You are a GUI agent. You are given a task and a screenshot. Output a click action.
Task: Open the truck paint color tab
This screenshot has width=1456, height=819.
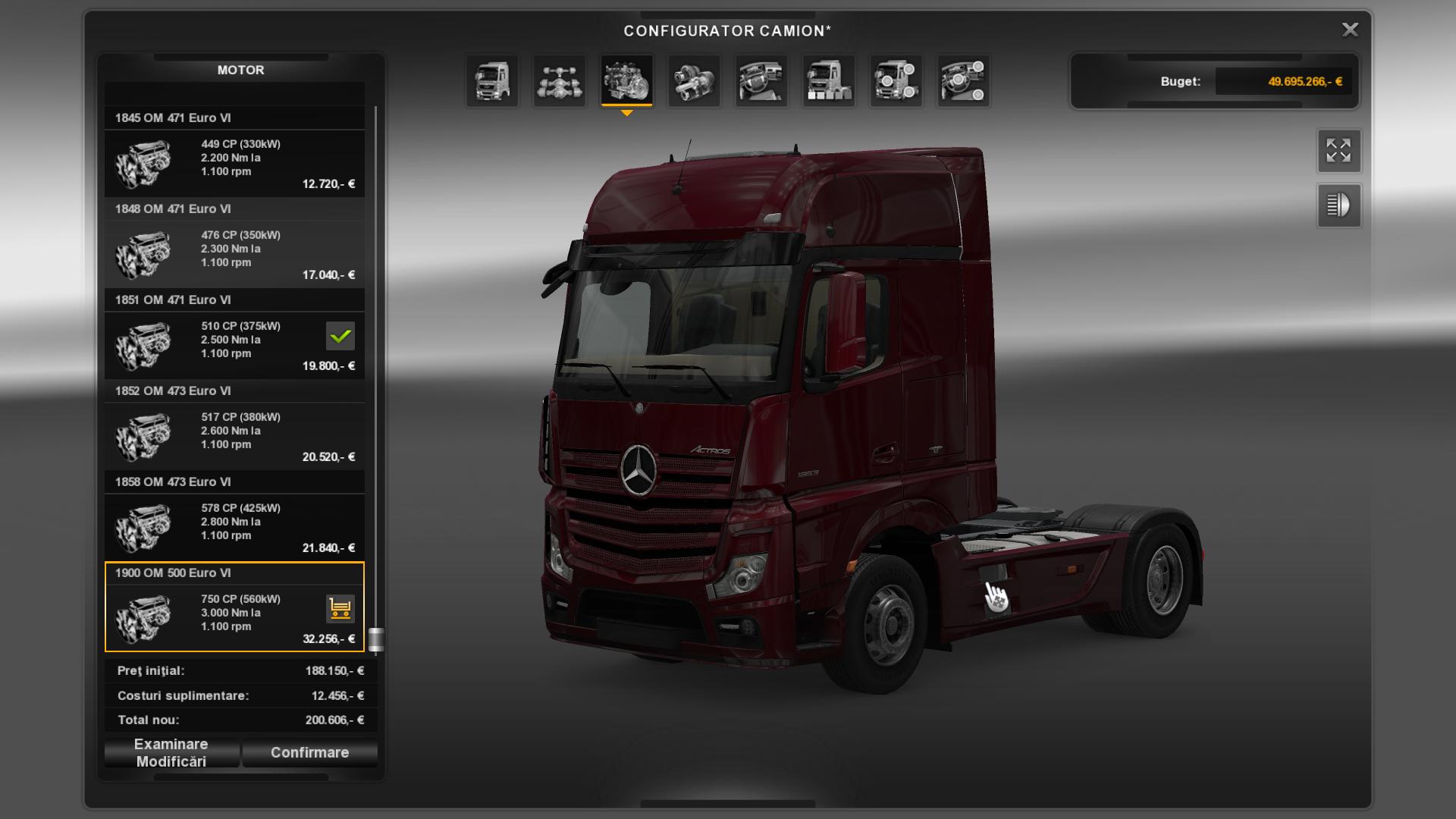coord(828,80)
